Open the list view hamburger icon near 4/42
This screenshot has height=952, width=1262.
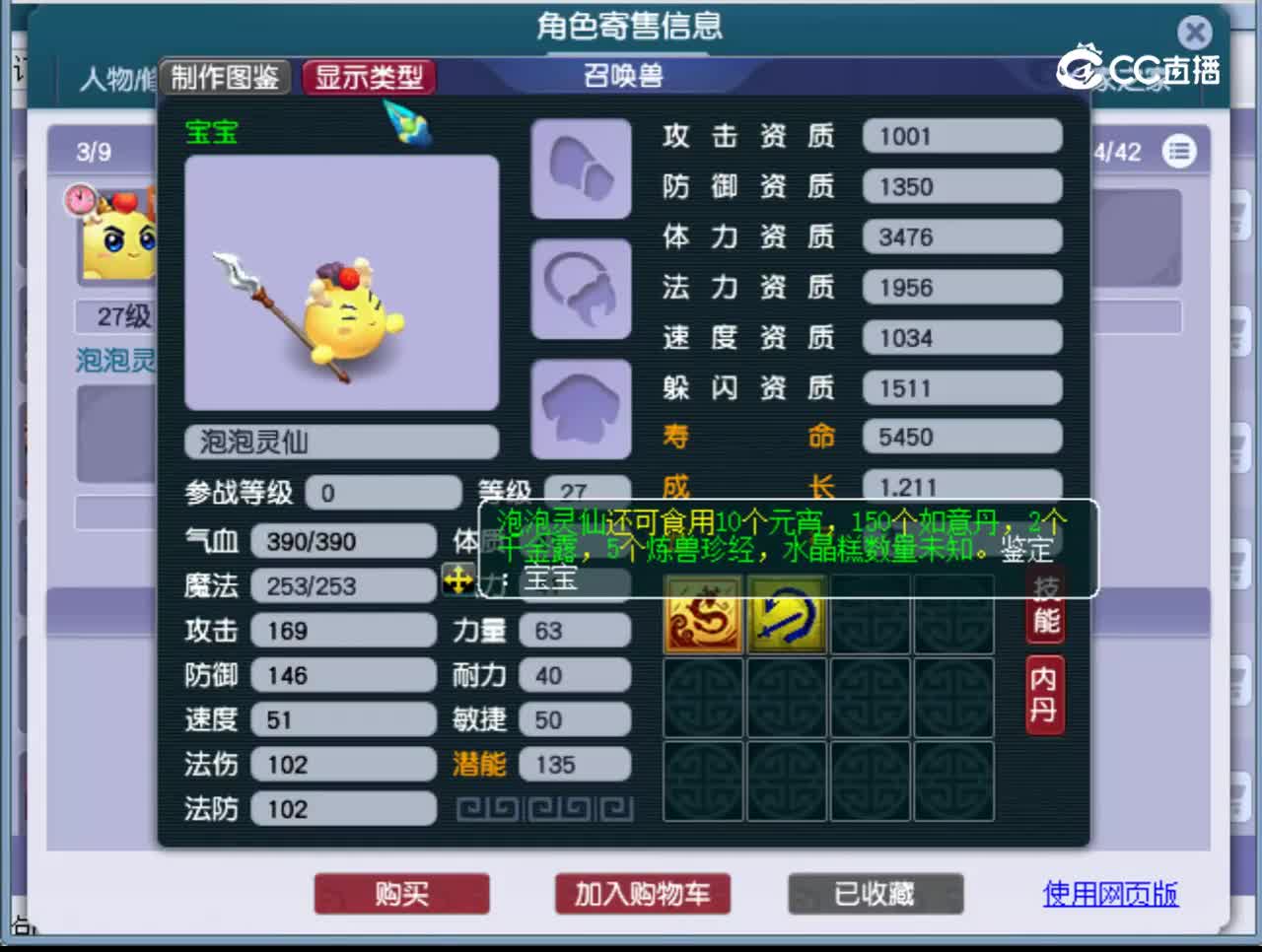[1180, 152]
